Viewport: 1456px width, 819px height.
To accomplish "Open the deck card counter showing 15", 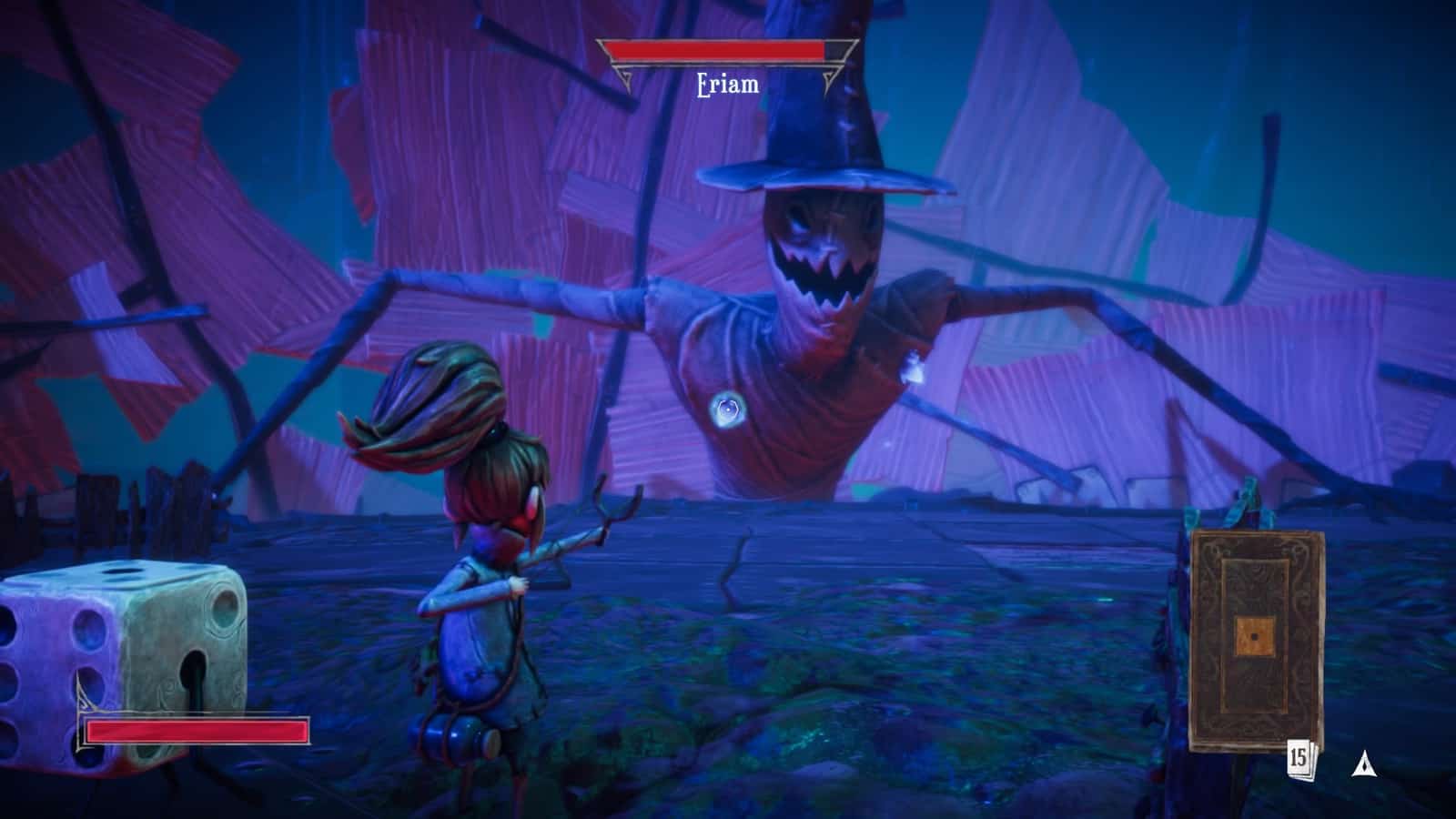I will click(x=1299, y=757).
